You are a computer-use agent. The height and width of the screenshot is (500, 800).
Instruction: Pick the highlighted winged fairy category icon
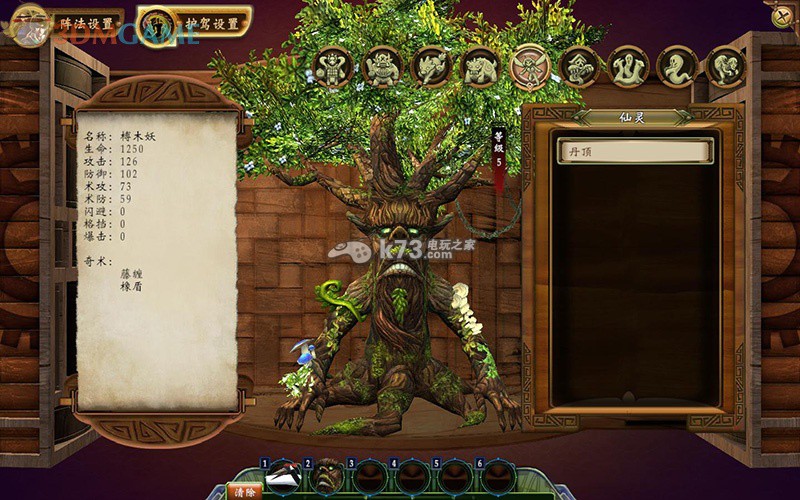point(530,67)
